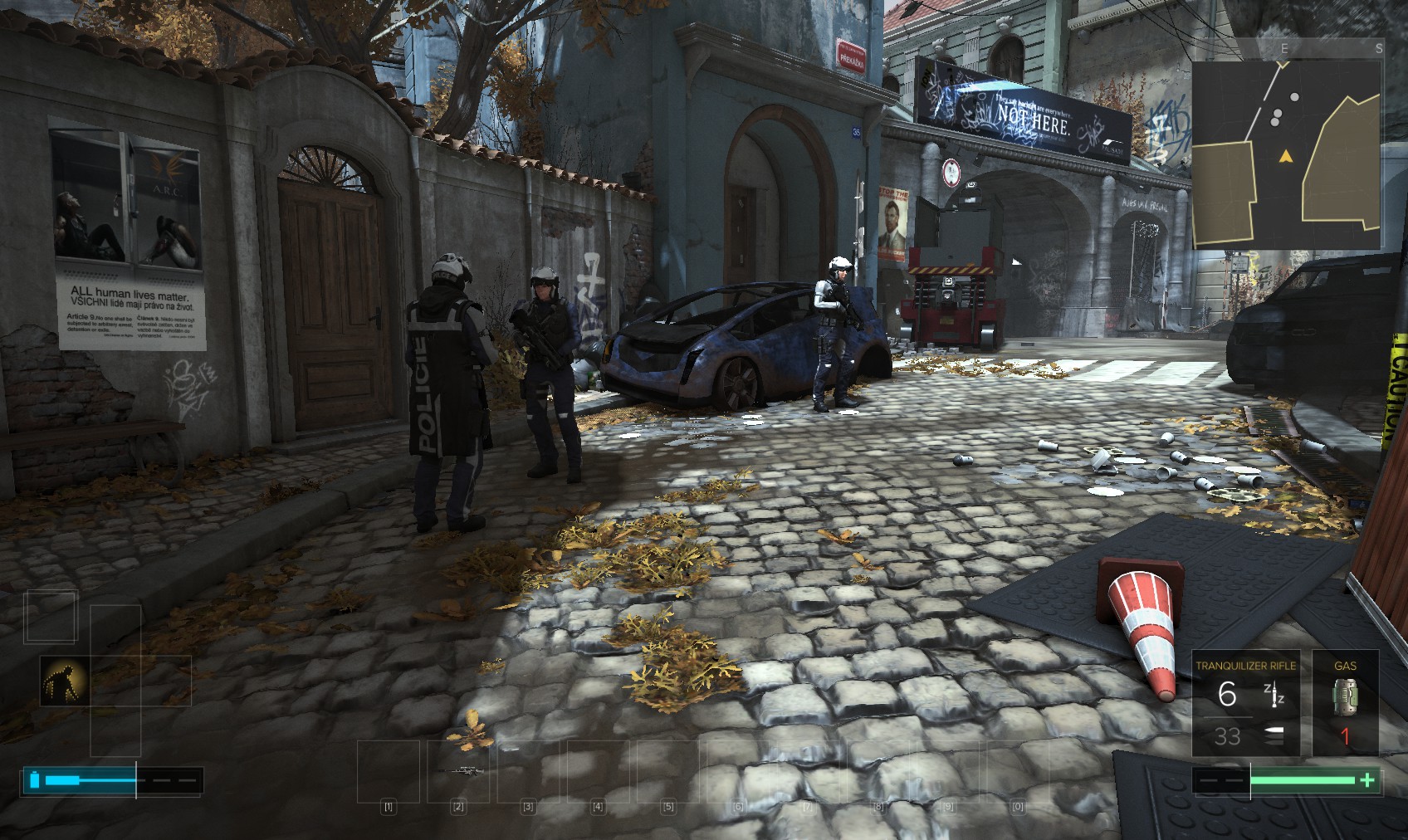
Task: Click the minimap in the corner
Action: tap(1287, 145)
